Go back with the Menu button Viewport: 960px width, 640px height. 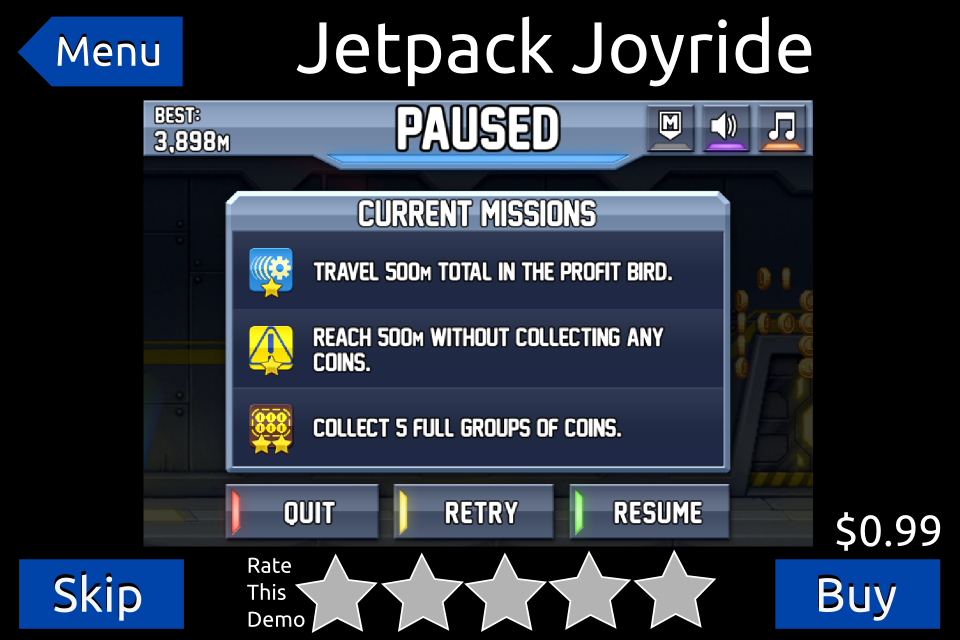click(102, 51)
